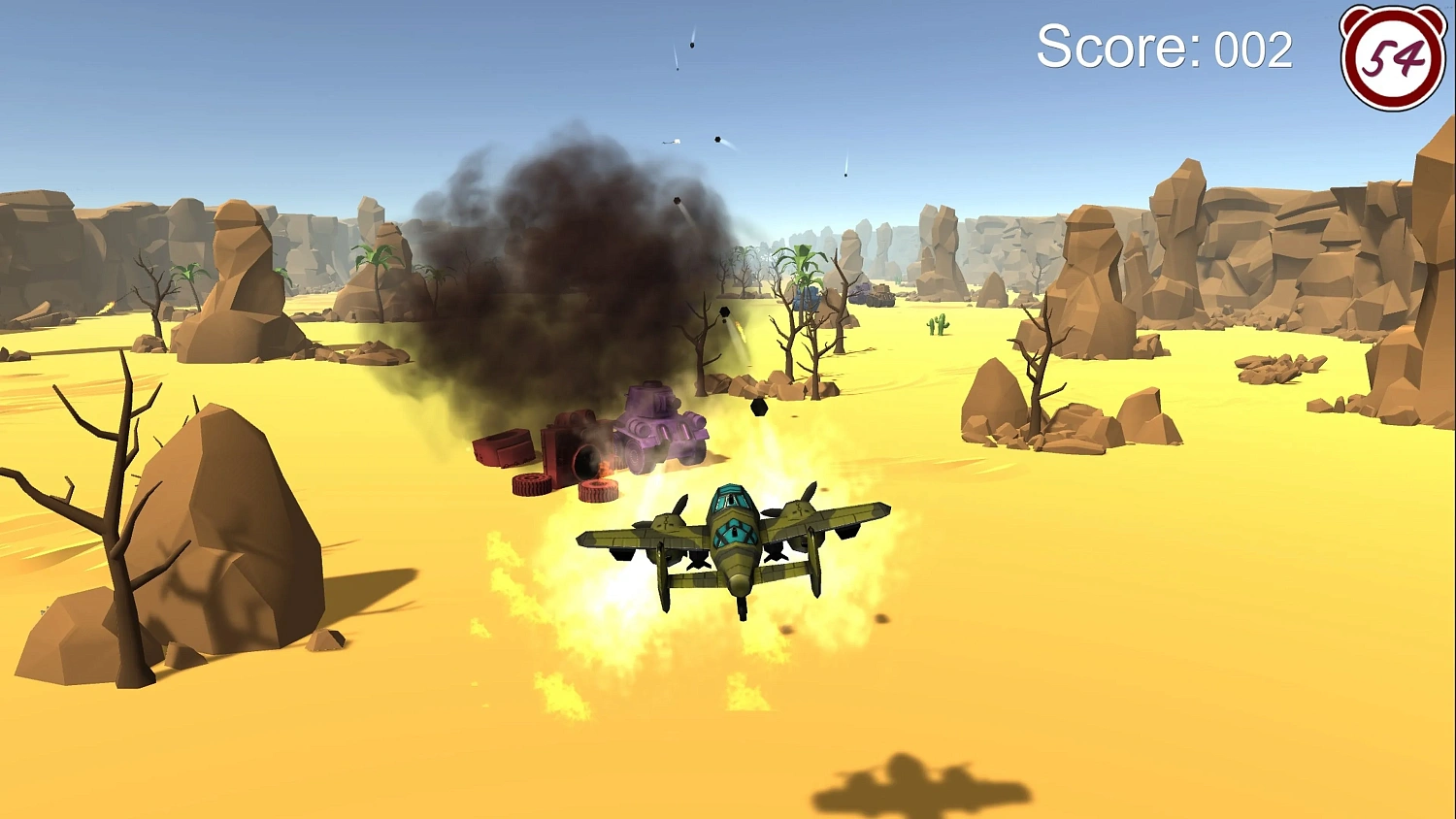Click the purple destroyed tank wreck
Viewport: 1456px width, 819px height.
coord(655,427)
